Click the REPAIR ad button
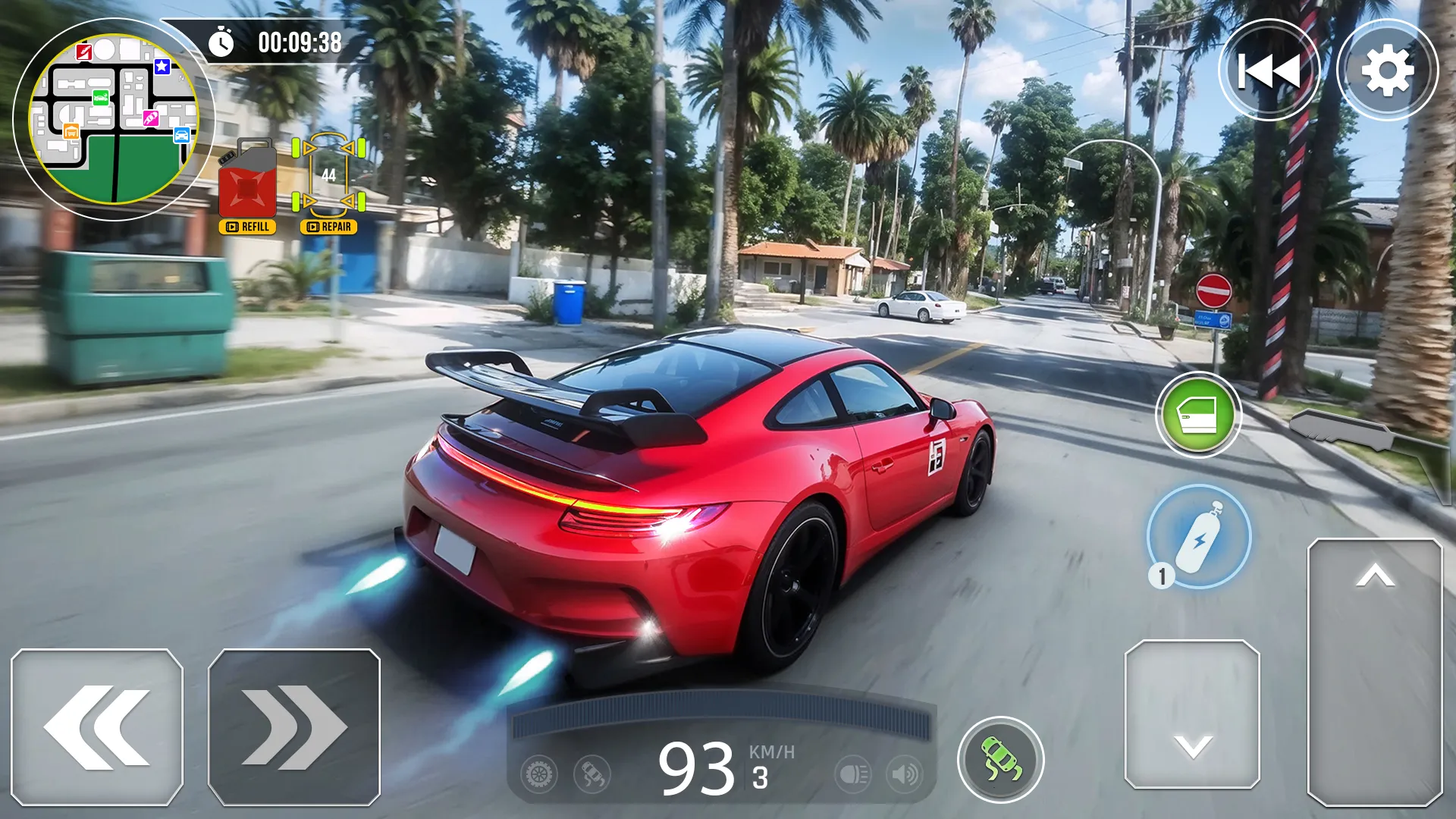This screenshot has height=819, width=1456. [329, 227]
